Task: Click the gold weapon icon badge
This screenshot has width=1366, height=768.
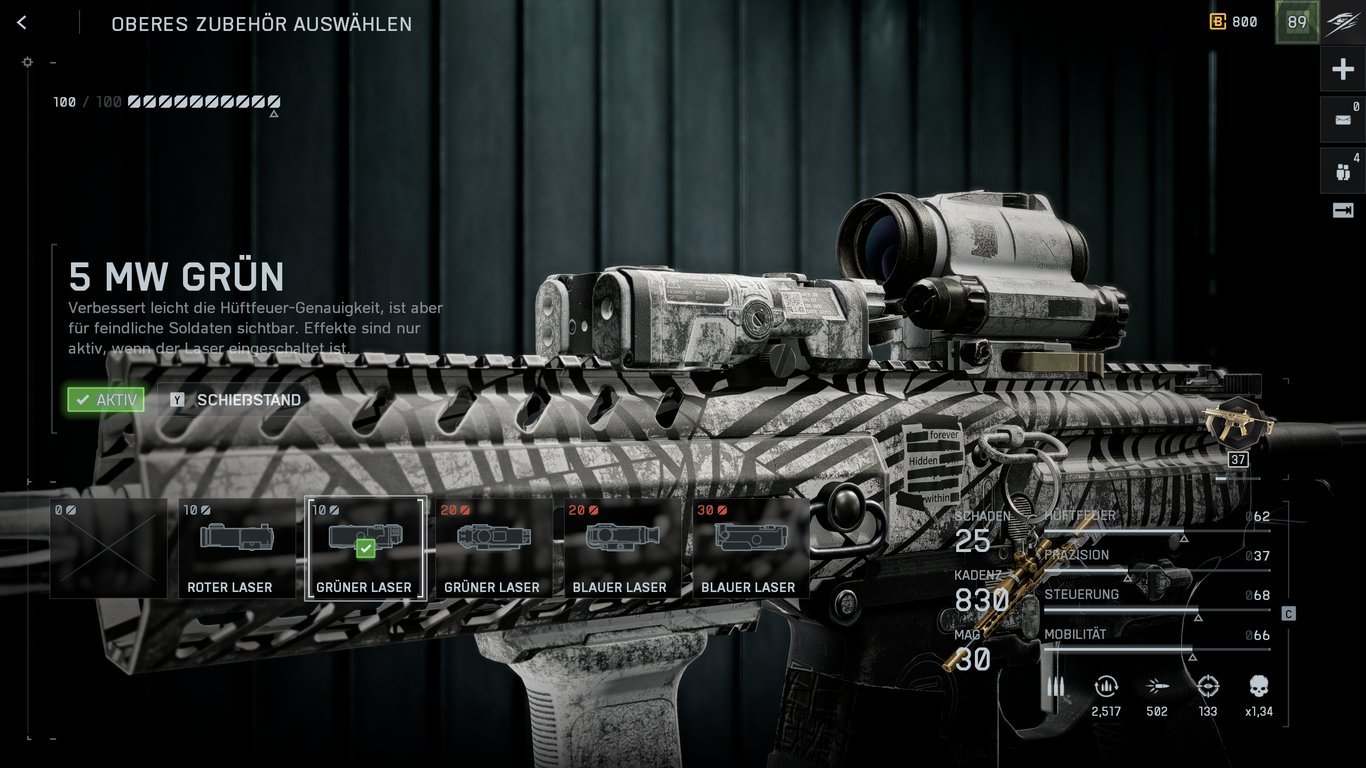Action: point(1238,425)
